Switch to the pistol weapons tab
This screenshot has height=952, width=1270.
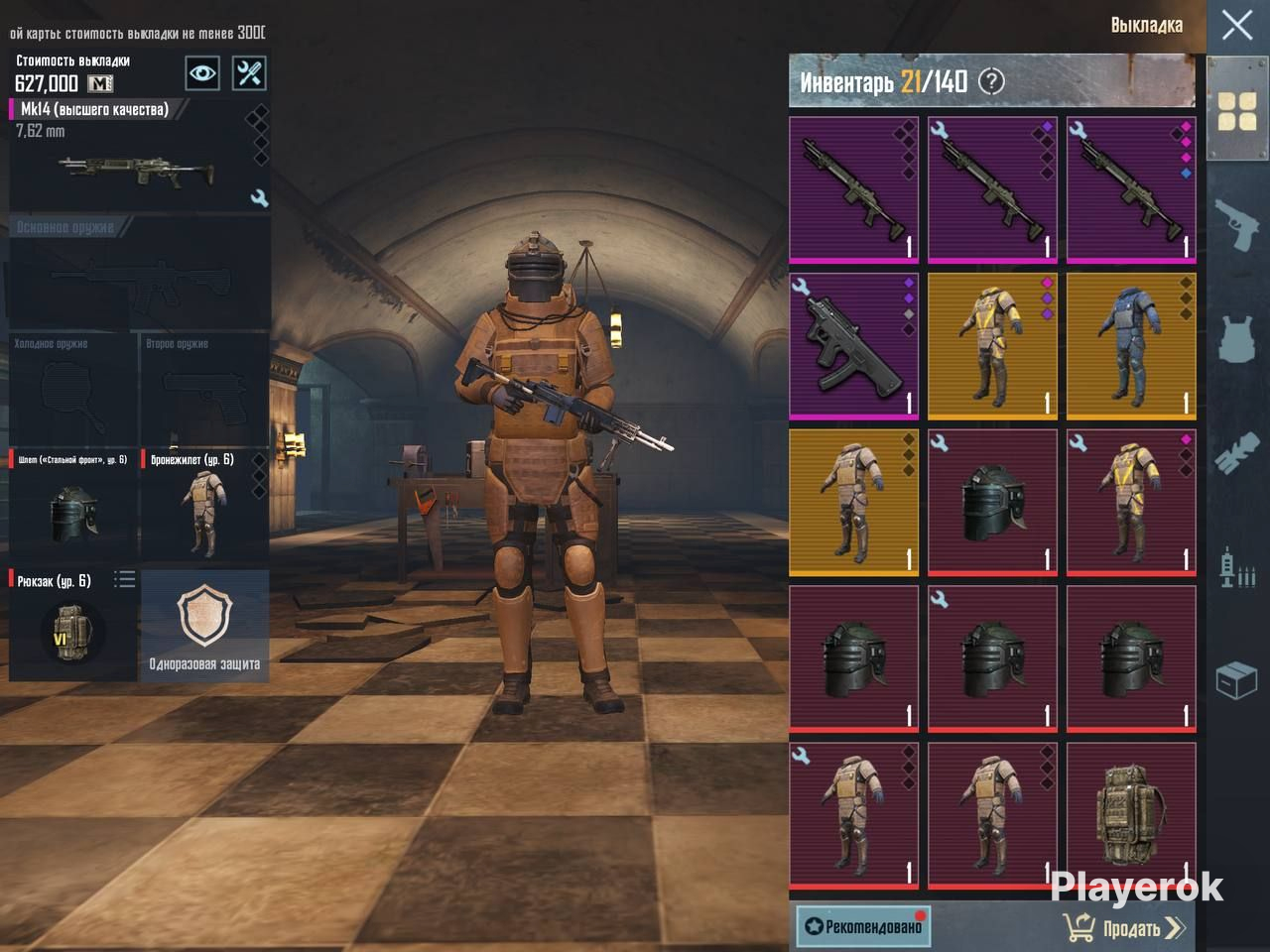[1237, 224]
